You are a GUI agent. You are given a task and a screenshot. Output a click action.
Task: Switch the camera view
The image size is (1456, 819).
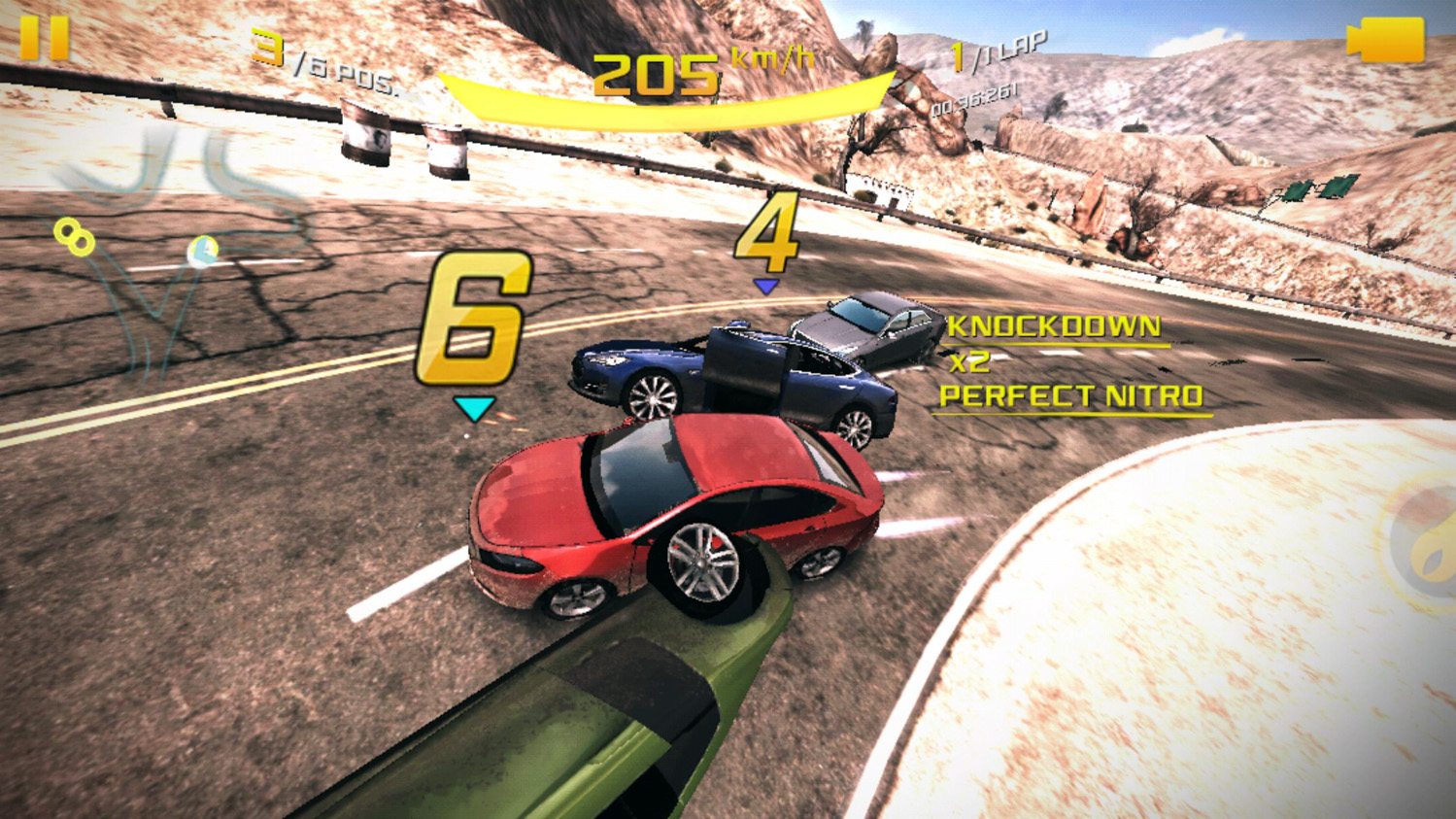click(1385, 41)
